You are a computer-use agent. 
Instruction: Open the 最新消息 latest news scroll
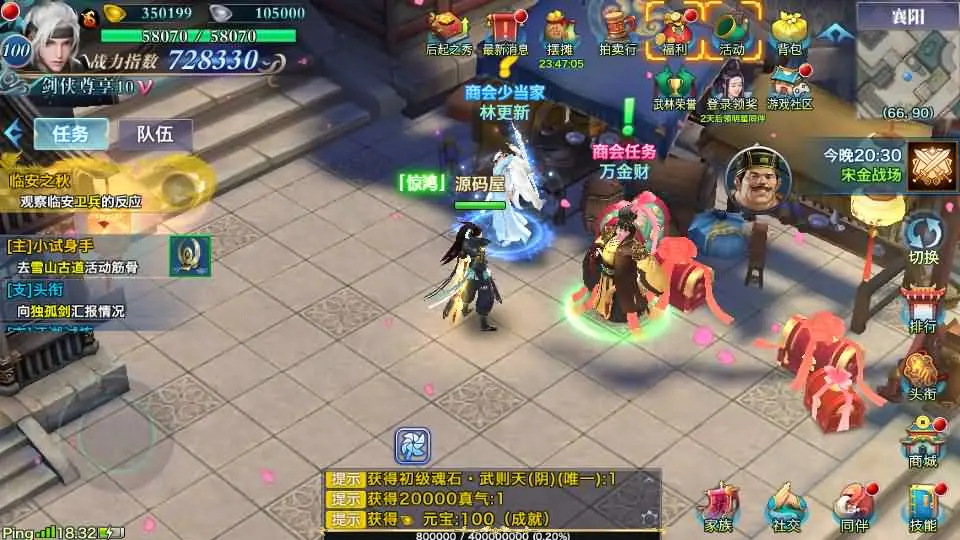click(x=505, y=28)
